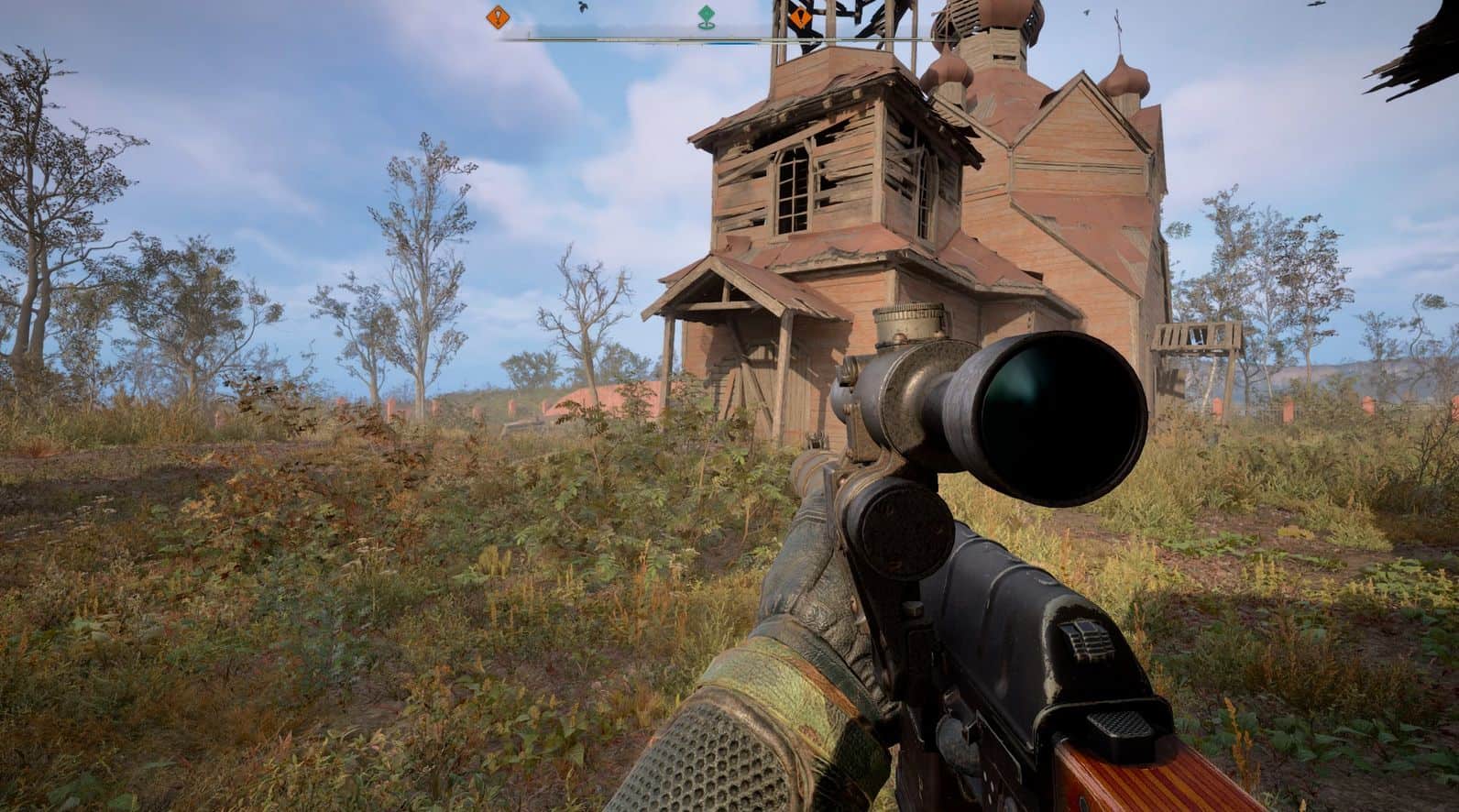The width and height of the screenshot is (1459, 812).
Task: Select the green waypoint marker on the compass
Action: coord(705,16)
